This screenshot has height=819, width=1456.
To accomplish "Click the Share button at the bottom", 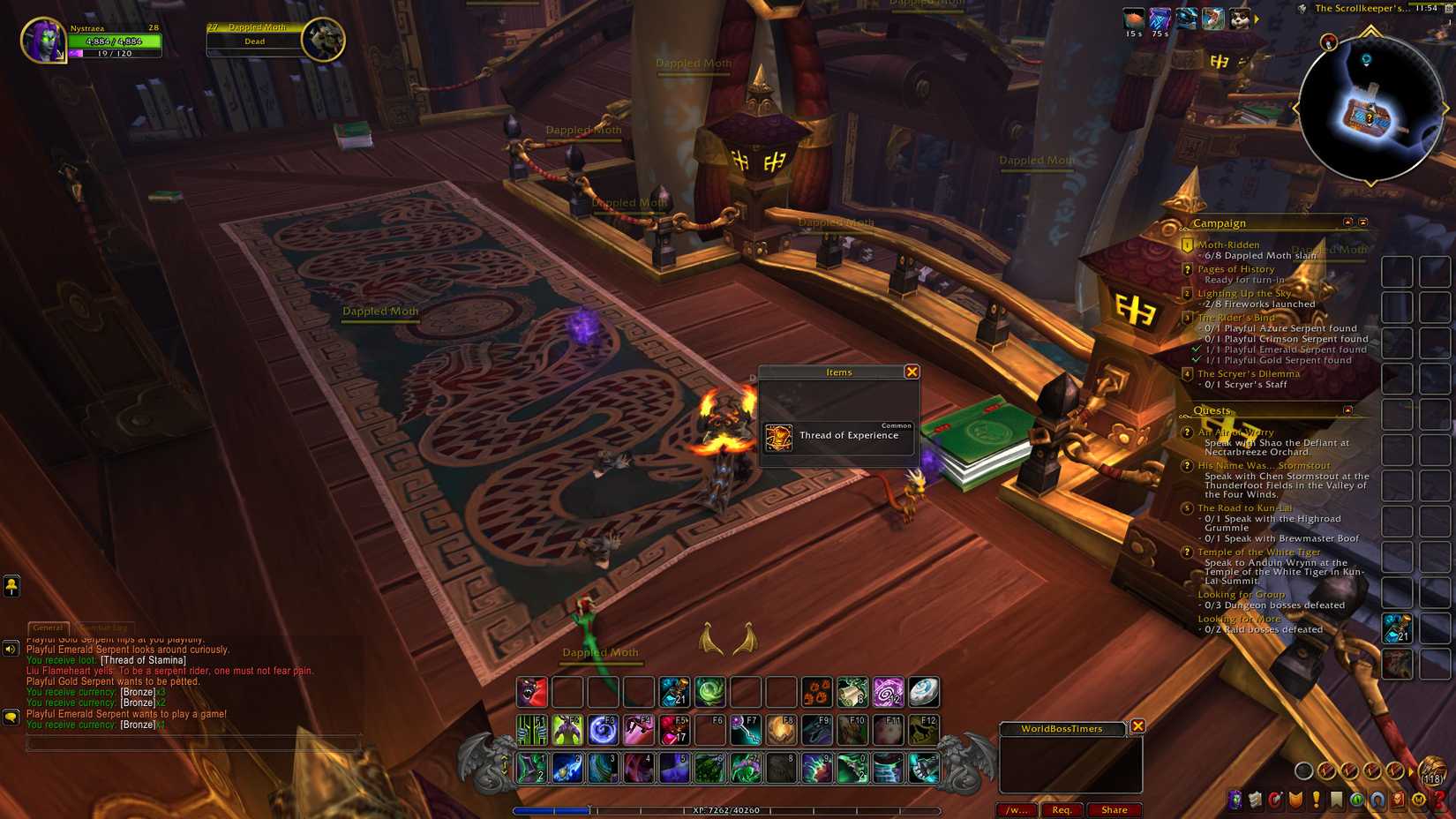I will point(1115,809).
